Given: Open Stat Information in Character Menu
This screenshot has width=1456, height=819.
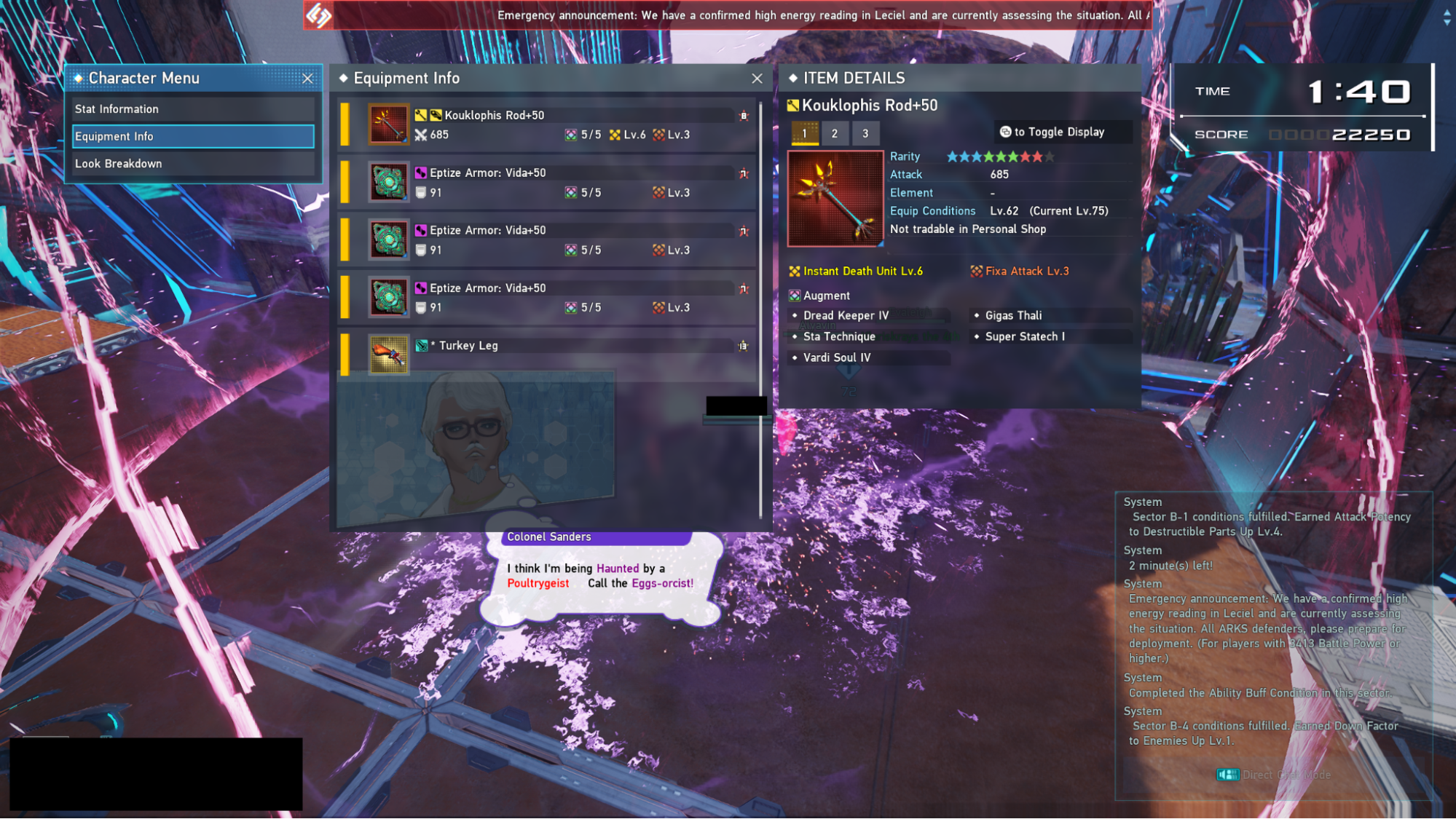Looking at the screenshot, I should [193, 109].
